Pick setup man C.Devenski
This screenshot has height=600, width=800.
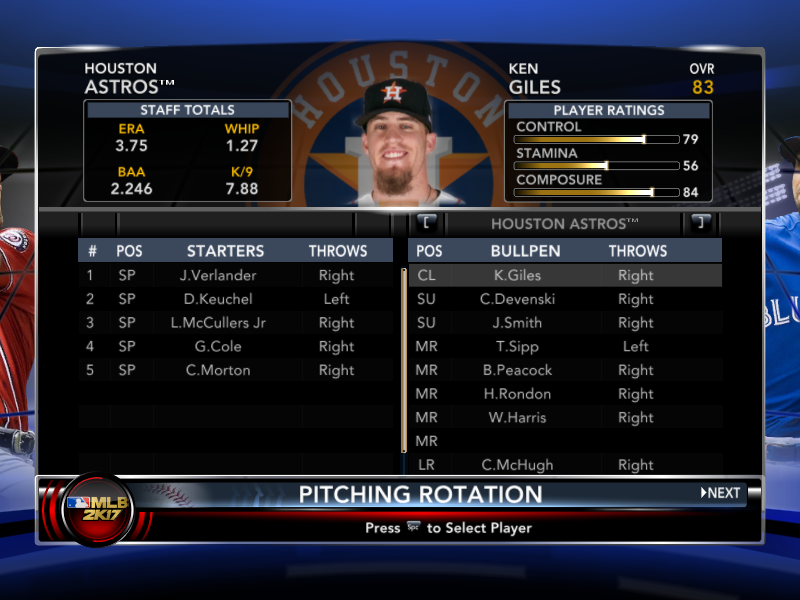pos(525,299)
